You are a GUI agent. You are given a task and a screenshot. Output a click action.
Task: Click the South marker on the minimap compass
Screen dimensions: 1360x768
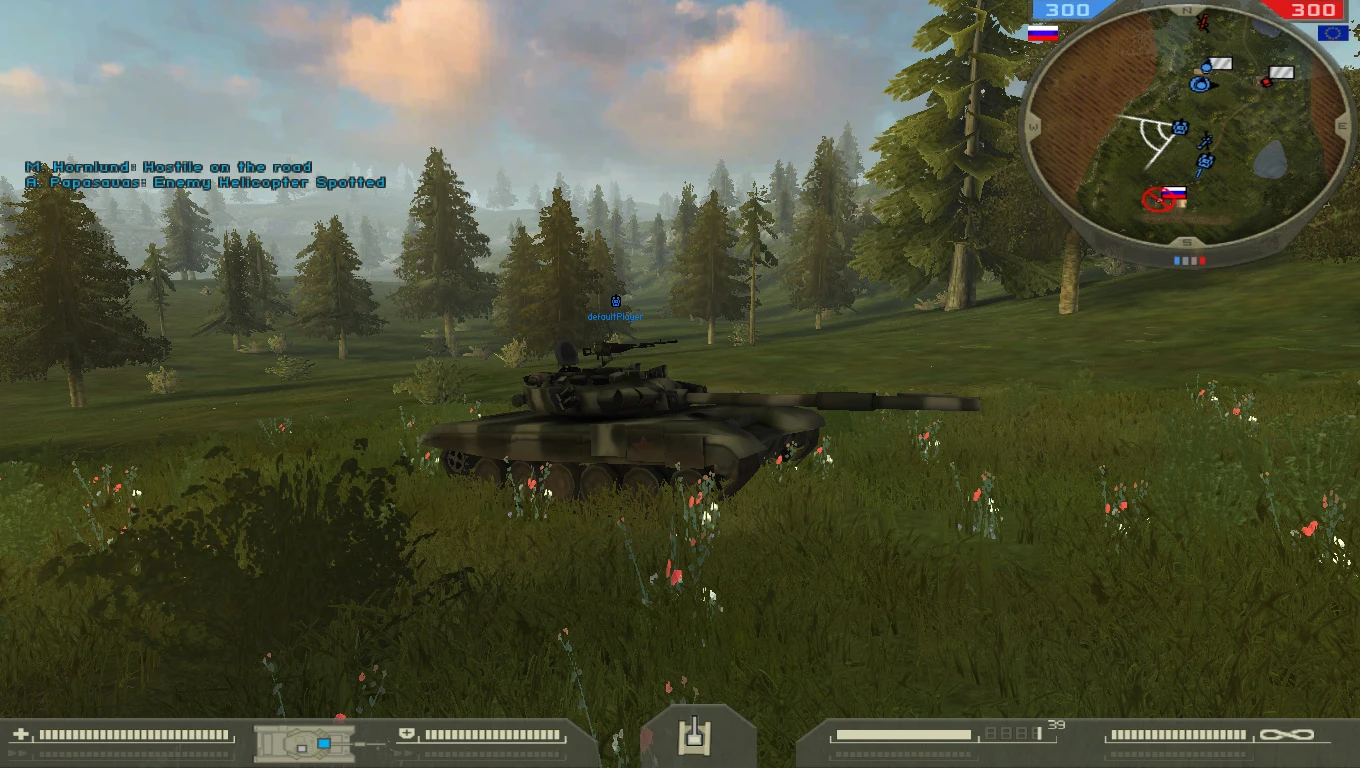(x=1185, y=241)
